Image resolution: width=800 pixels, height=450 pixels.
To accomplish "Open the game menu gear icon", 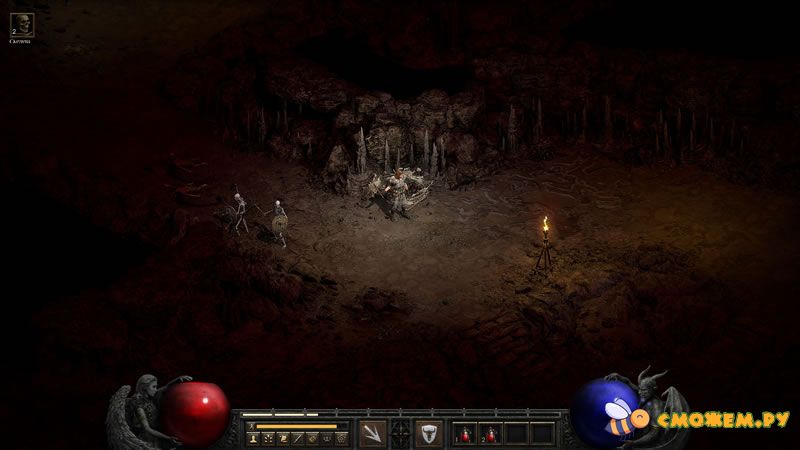I will [x=342, y=438].
